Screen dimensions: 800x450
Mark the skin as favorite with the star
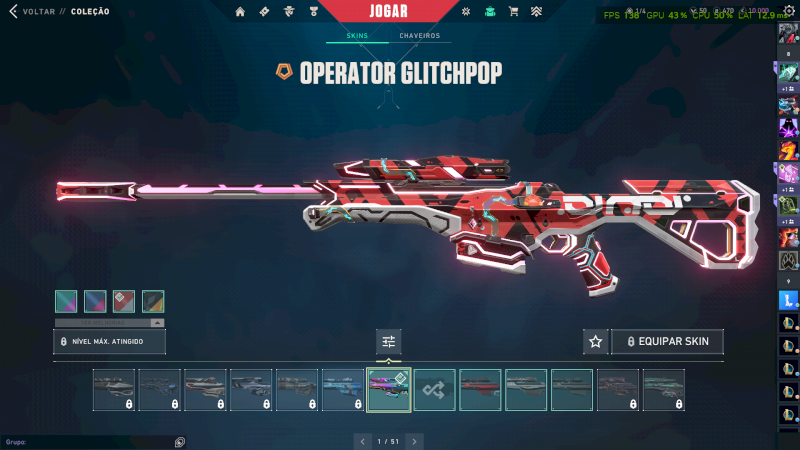596,342
